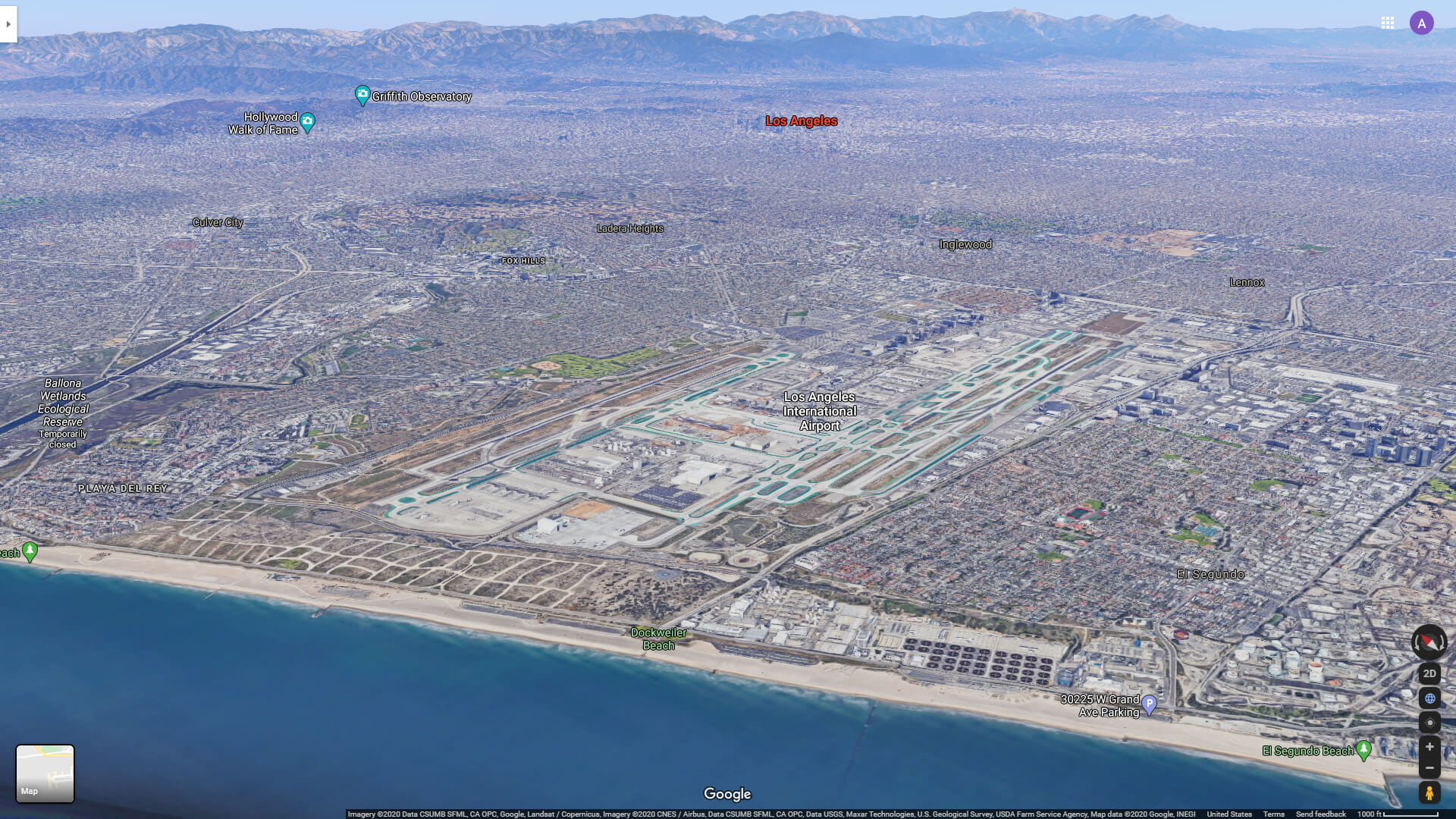Screen dimensions: 1456x819
Task: Open the 30225 W Grand Ave Parking pin
Action: click(1150, 704)
